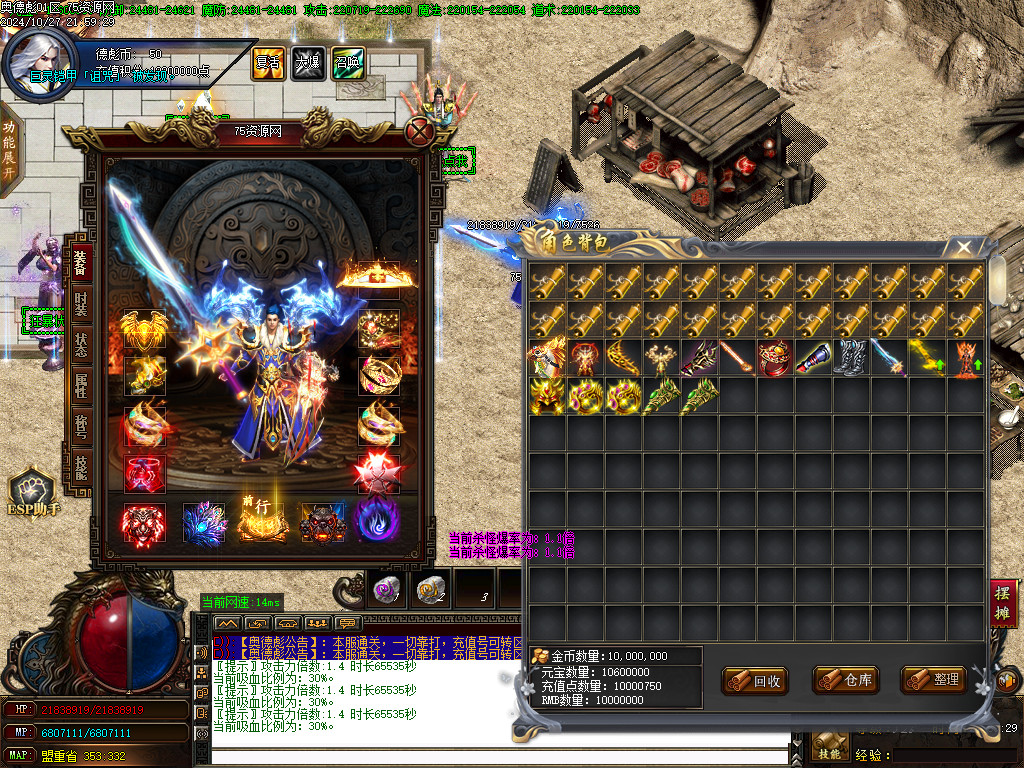Expand the 功能展开 side menu
1024x768 pixels.
[x=9, y=148]
